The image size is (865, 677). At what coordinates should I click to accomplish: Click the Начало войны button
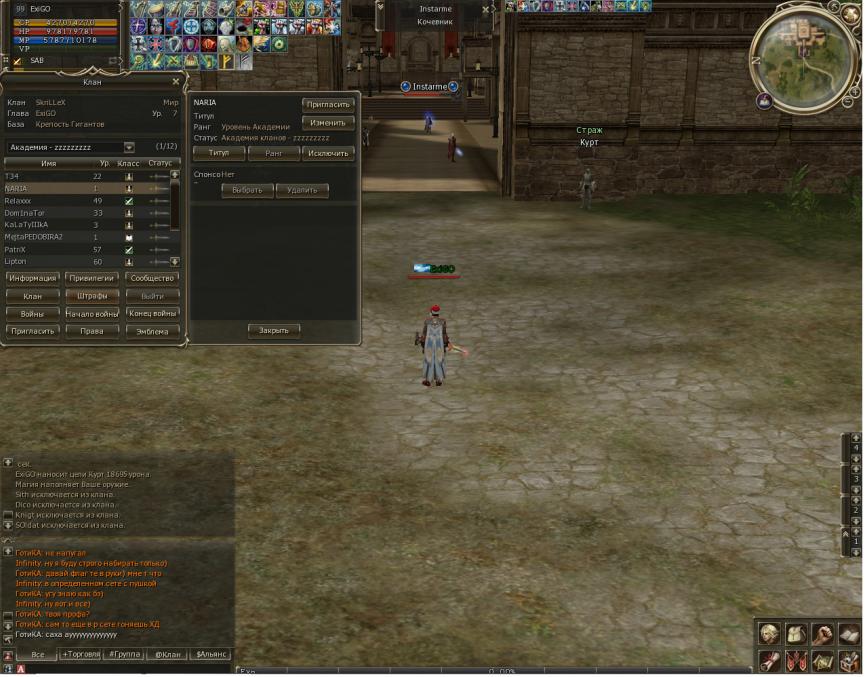coord(93,314)
